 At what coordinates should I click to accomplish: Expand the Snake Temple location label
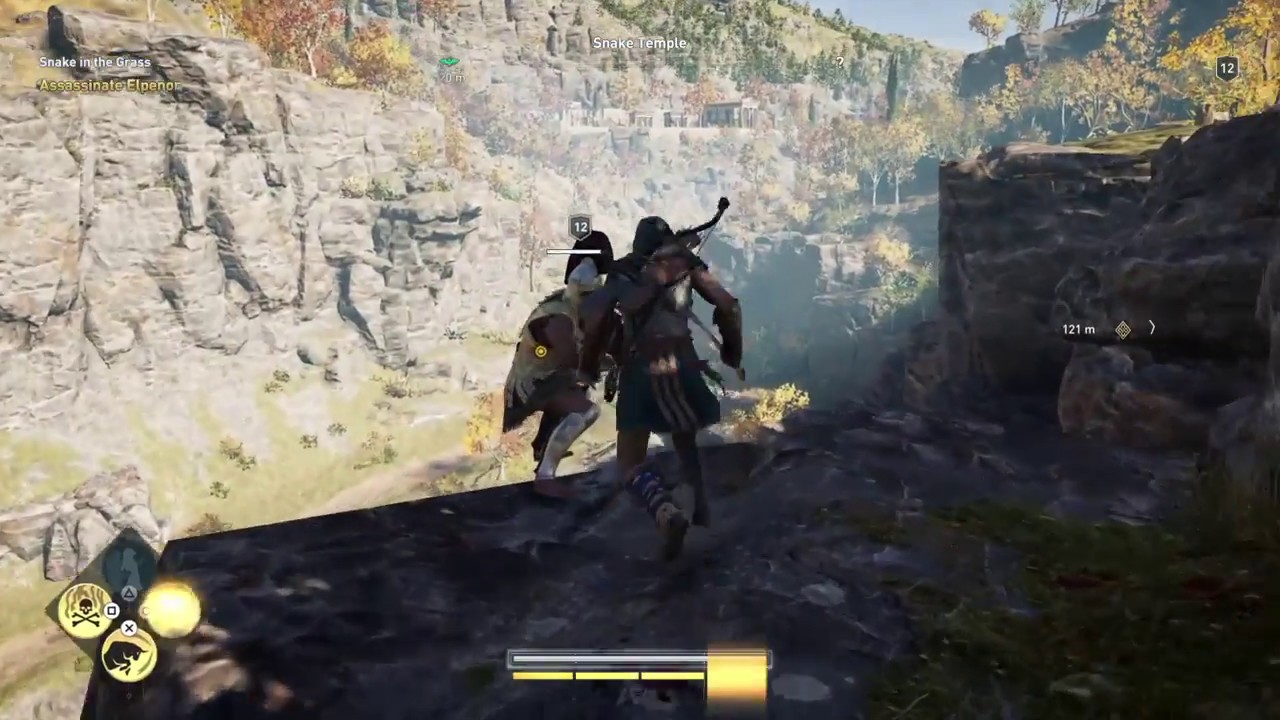pyautogui.click(x=639, y=43)
